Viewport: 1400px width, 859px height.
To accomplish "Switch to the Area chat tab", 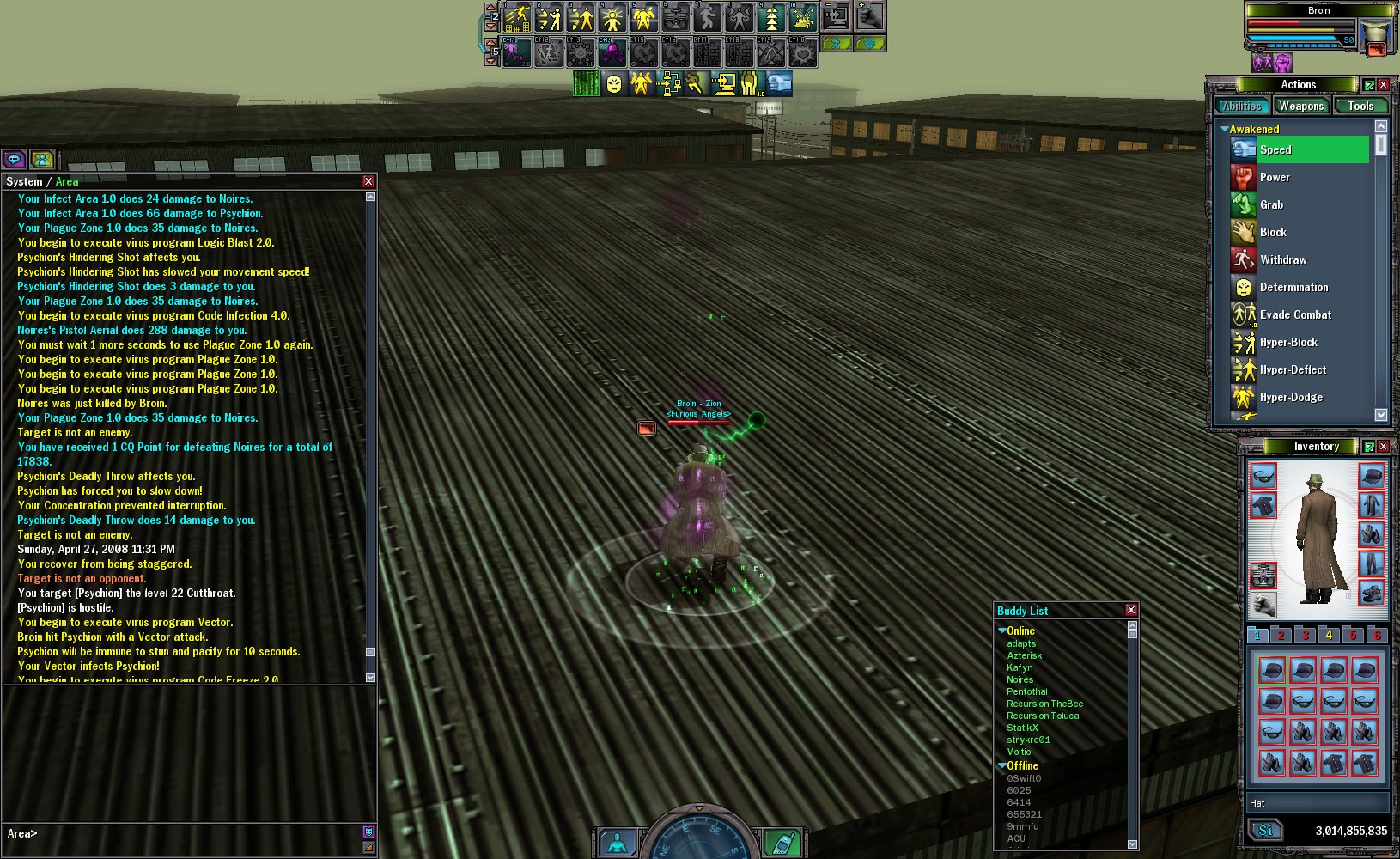I will (67, 181).
